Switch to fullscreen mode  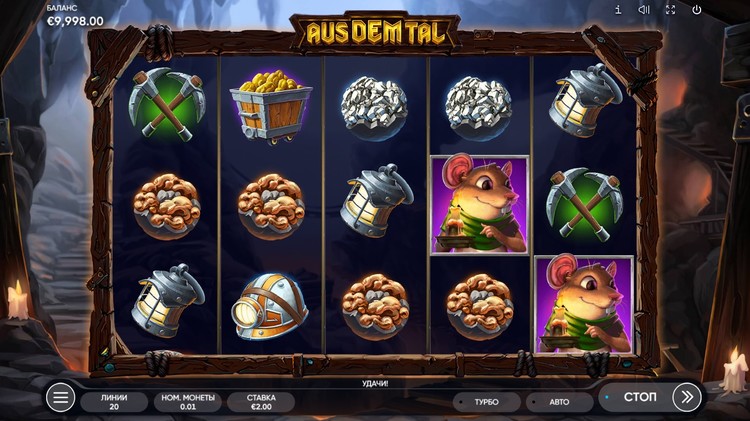(671, 10)
